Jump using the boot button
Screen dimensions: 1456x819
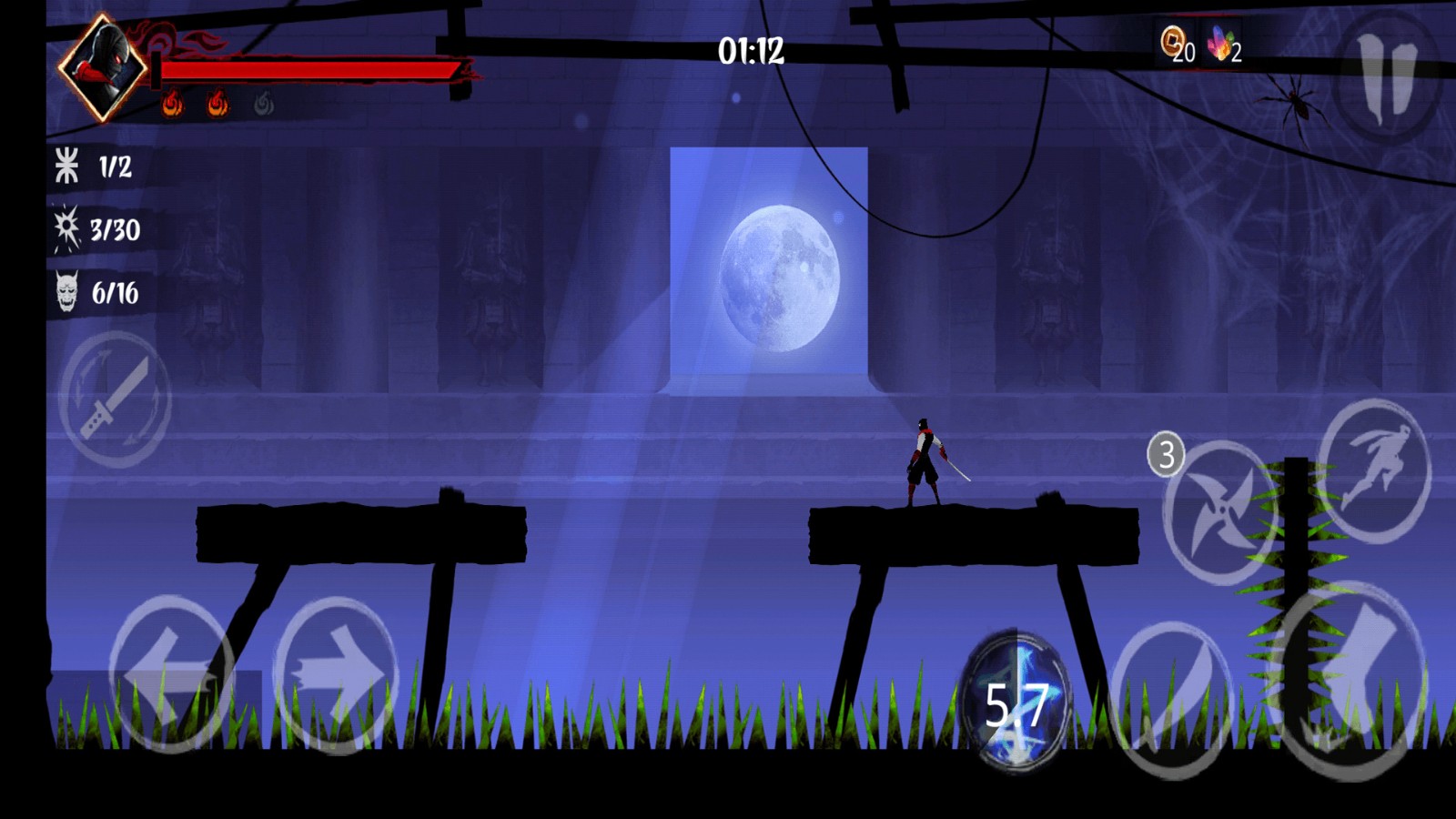[1351, 678]
